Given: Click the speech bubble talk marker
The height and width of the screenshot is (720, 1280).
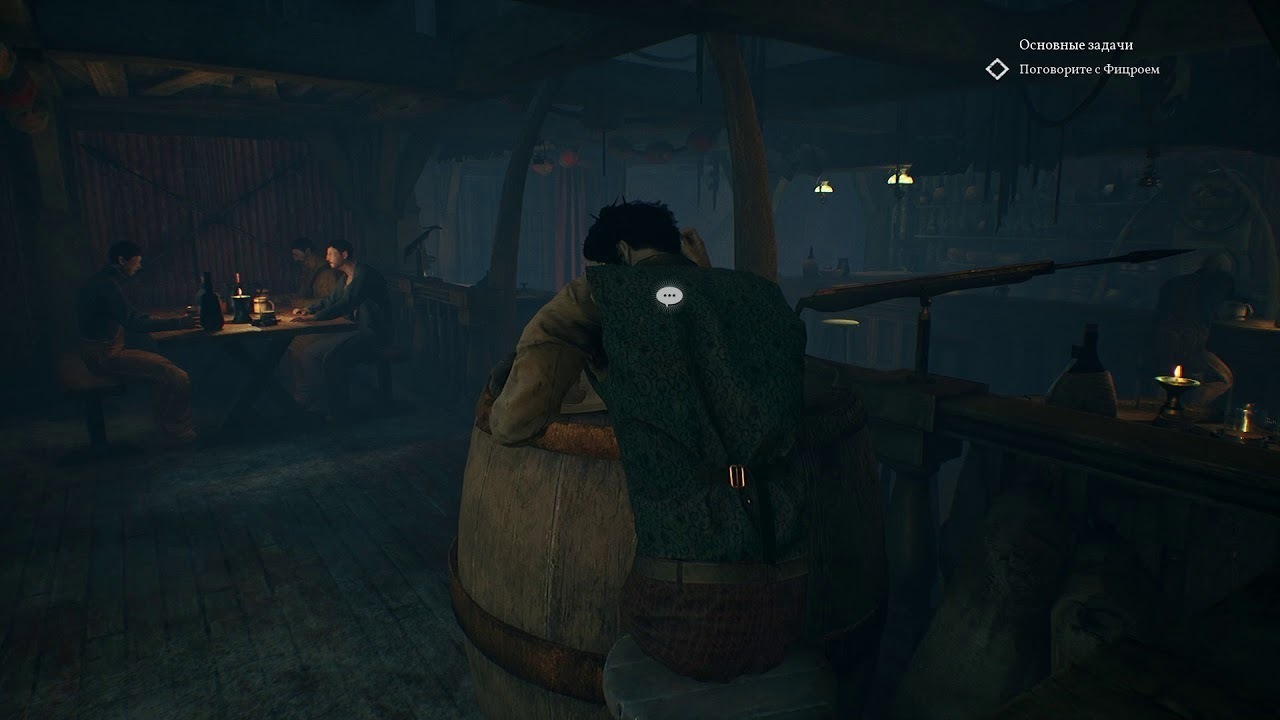Looking at the screenshot, I should click(x=669, y=295).
